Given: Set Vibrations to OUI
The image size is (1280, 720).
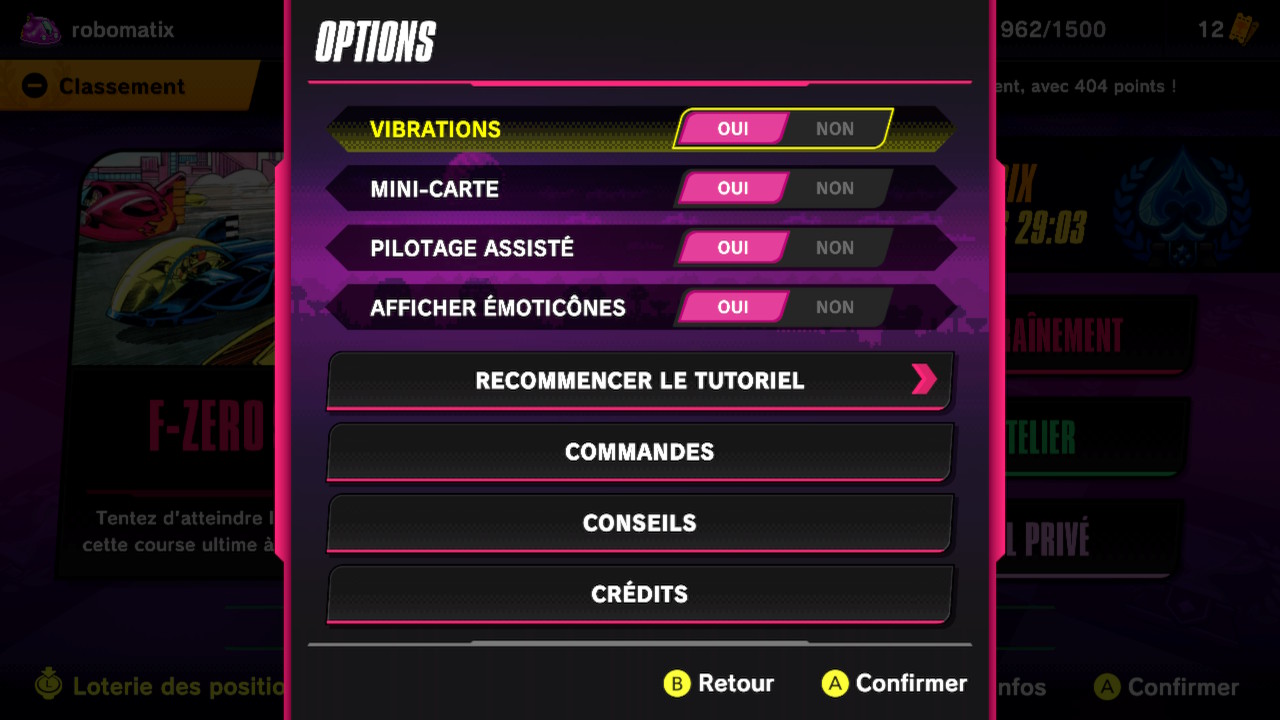Looking at the screenshot, I should (733, 129).
